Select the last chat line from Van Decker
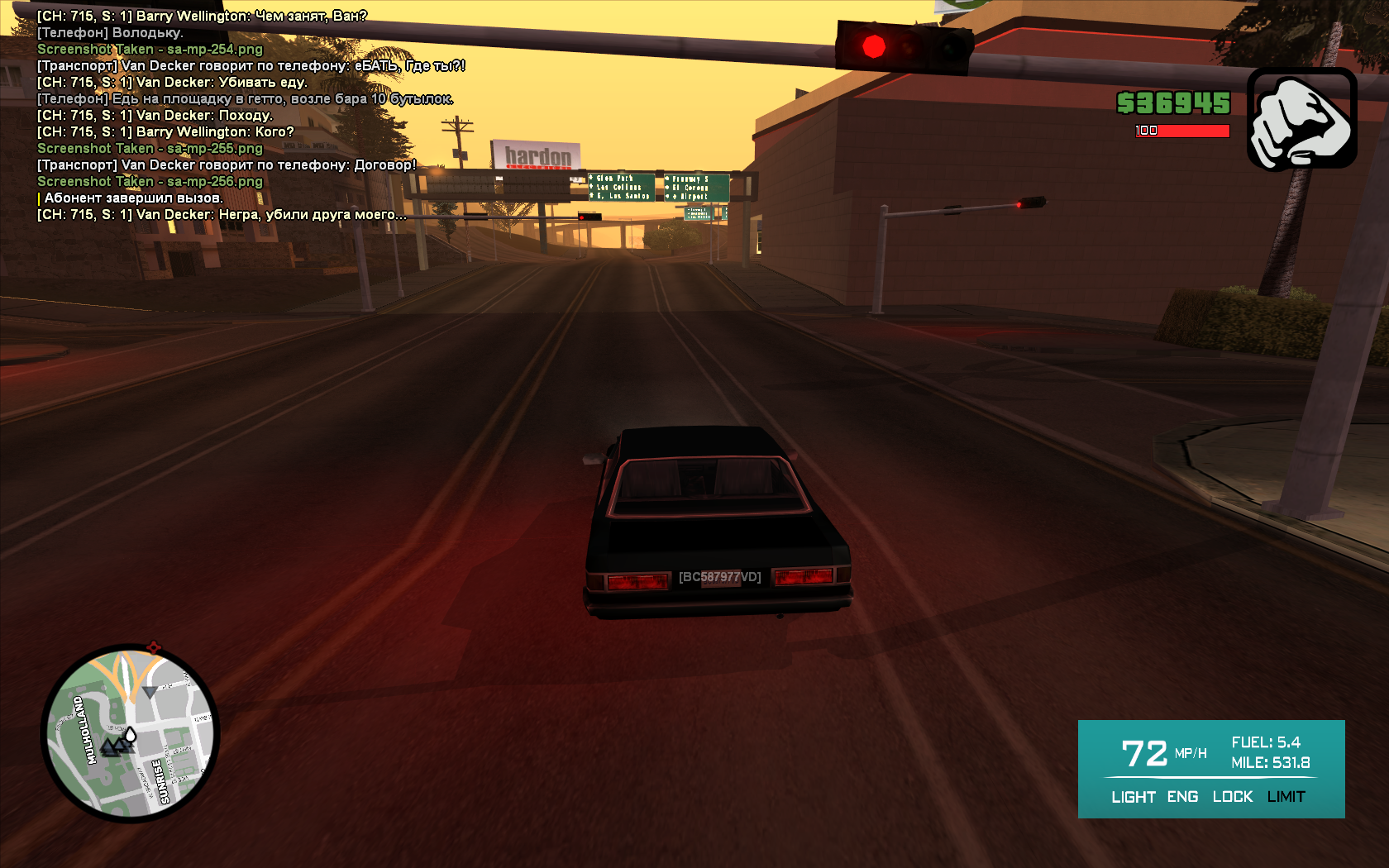Image resolution: width=1389 pixels, height=868 pixels. click(x=222, y=215)
